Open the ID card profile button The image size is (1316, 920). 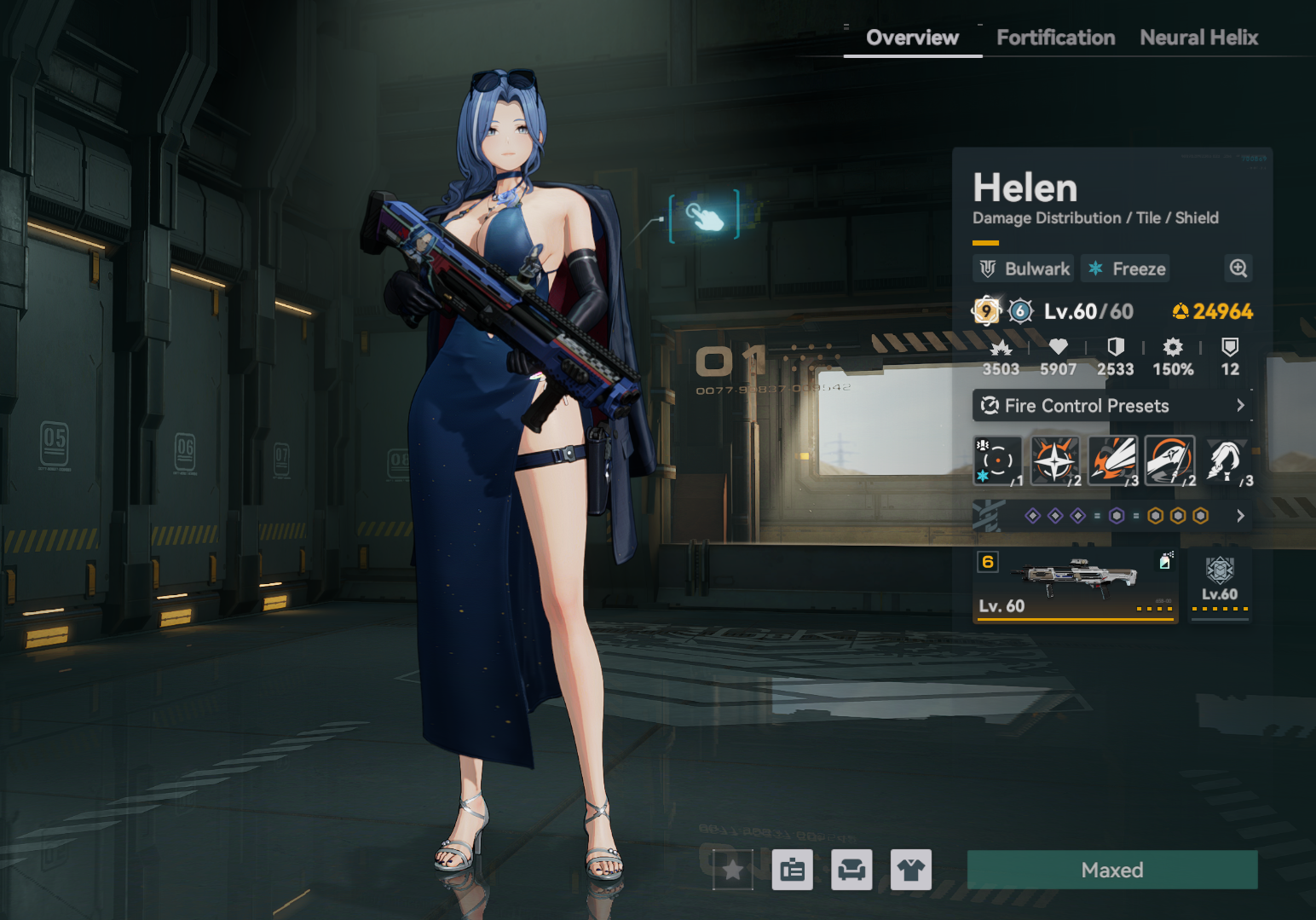click(x=792, y=870)
